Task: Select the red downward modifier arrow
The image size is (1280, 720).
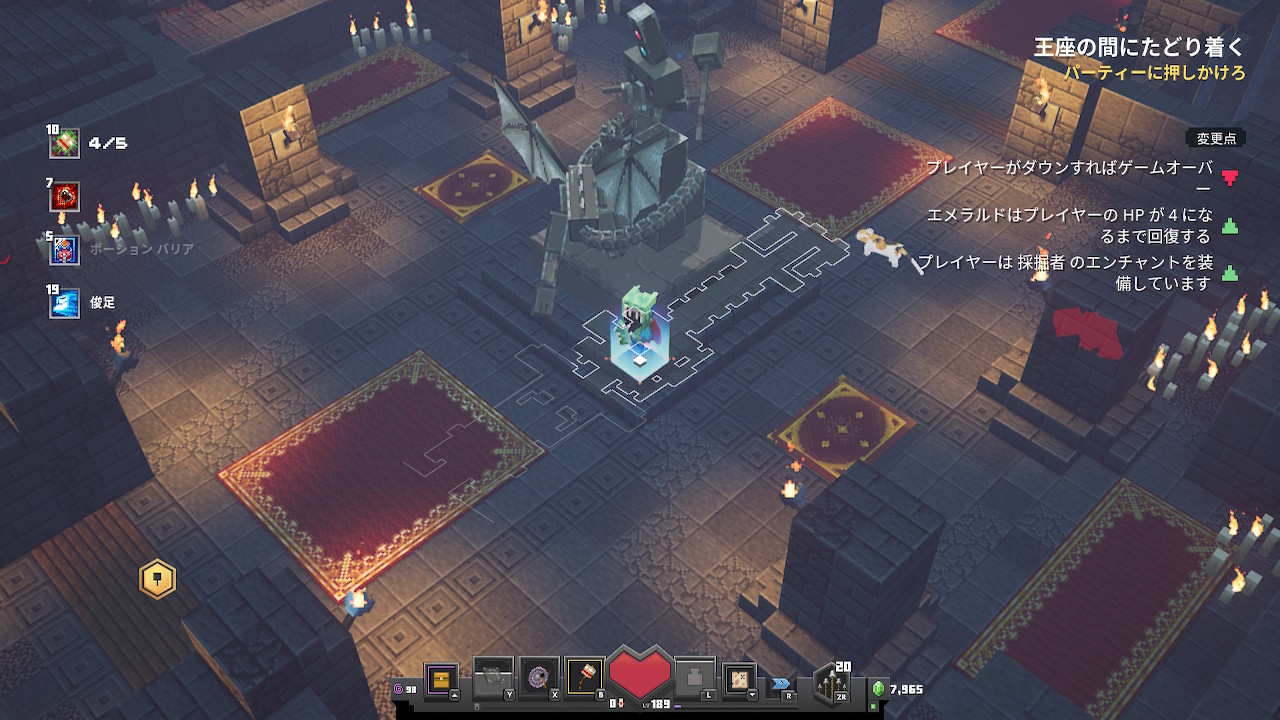Action: pyautogui.click(x=1230, y=177)
